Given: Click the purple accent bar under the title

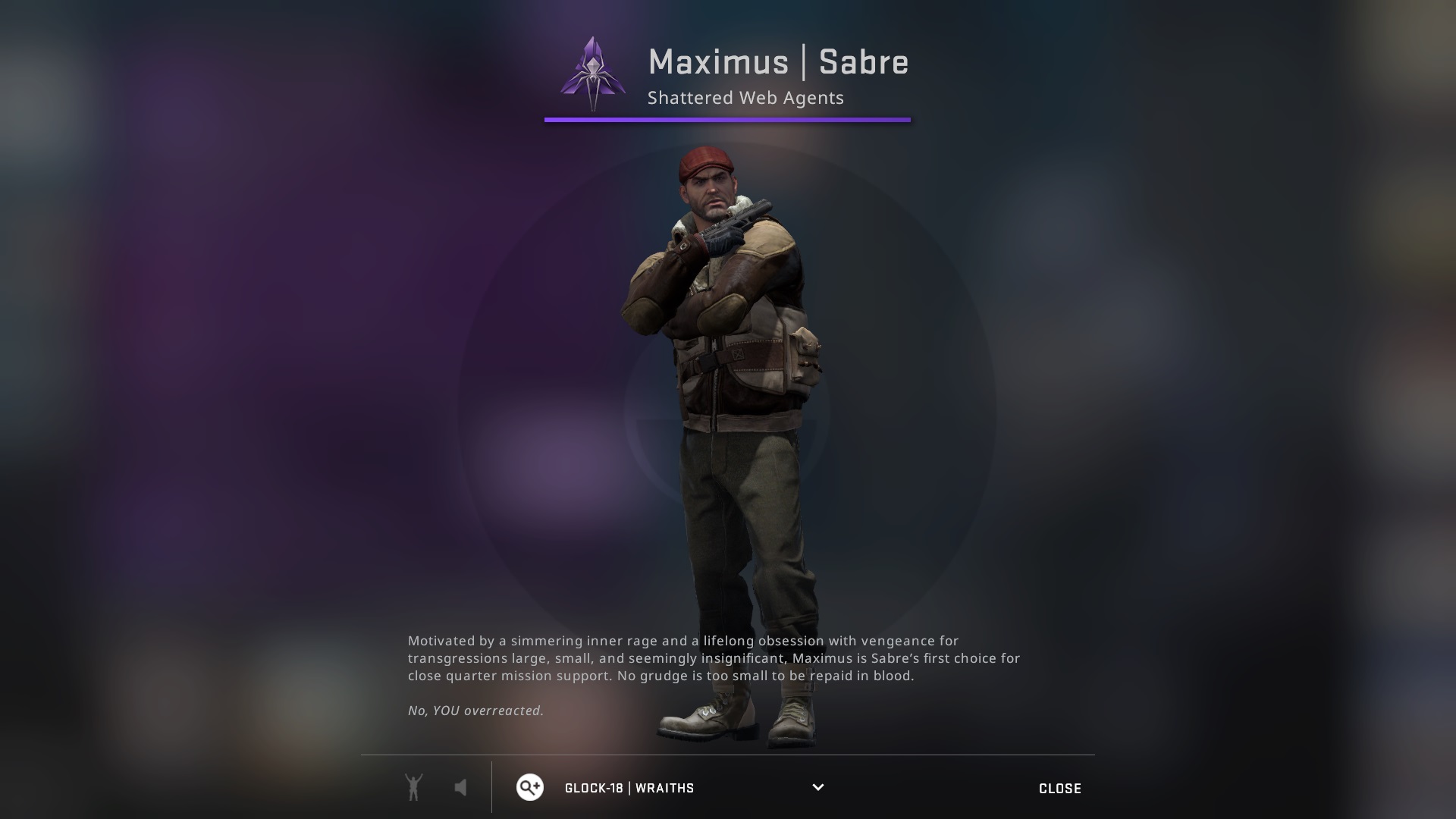Looking at the screenshot, I should point(727,119).
